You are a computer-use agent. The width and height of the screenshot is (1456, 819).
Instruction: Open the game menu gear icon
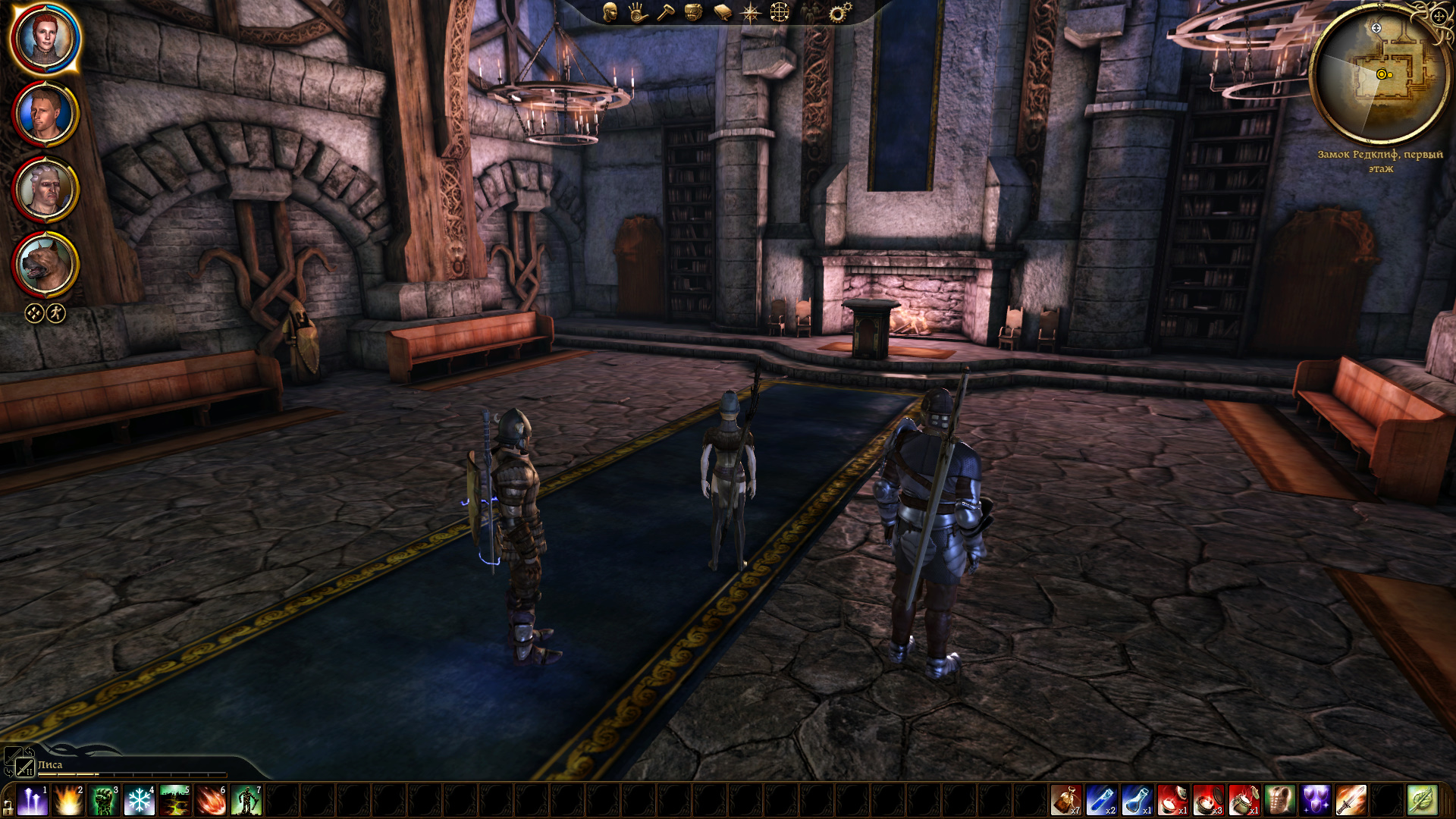(x=839, y=12)
